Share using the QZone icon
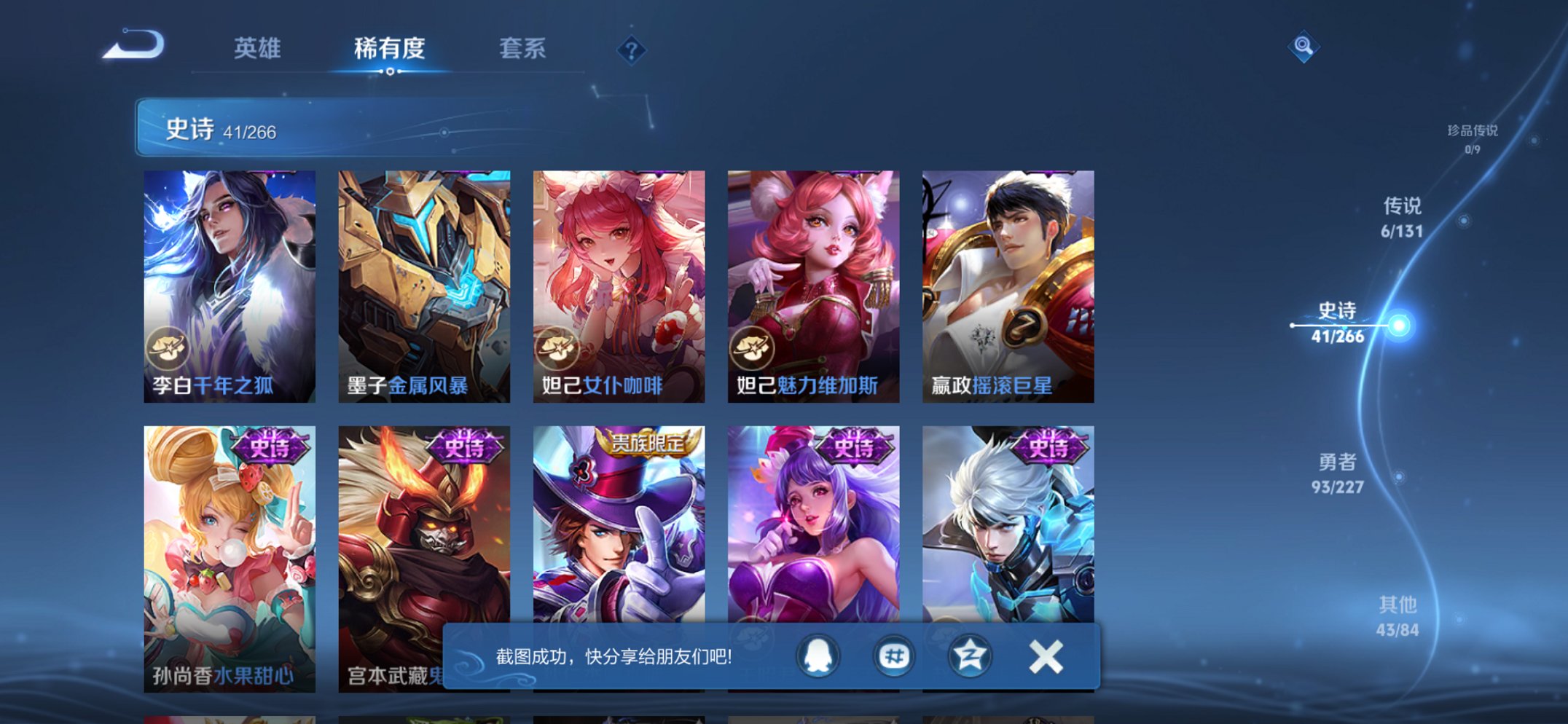This screenshot has height=724, width=1568. [x=969, y=656]
